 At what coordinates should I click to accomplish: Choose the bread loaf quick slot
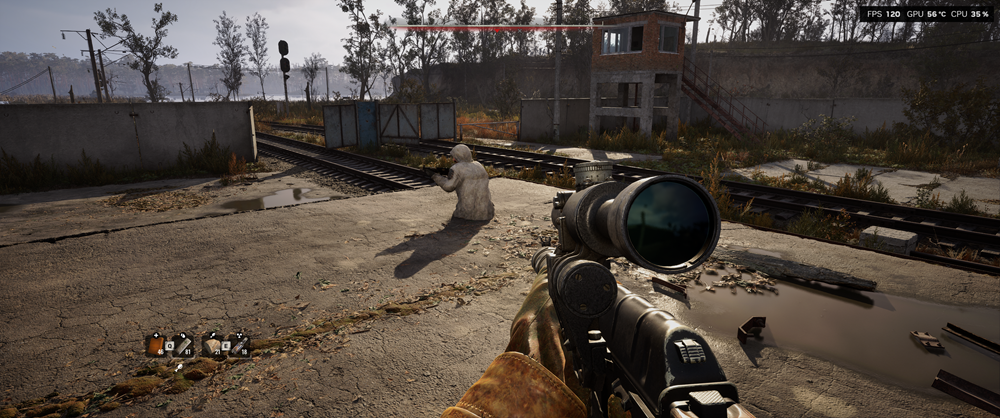(212, 345)
